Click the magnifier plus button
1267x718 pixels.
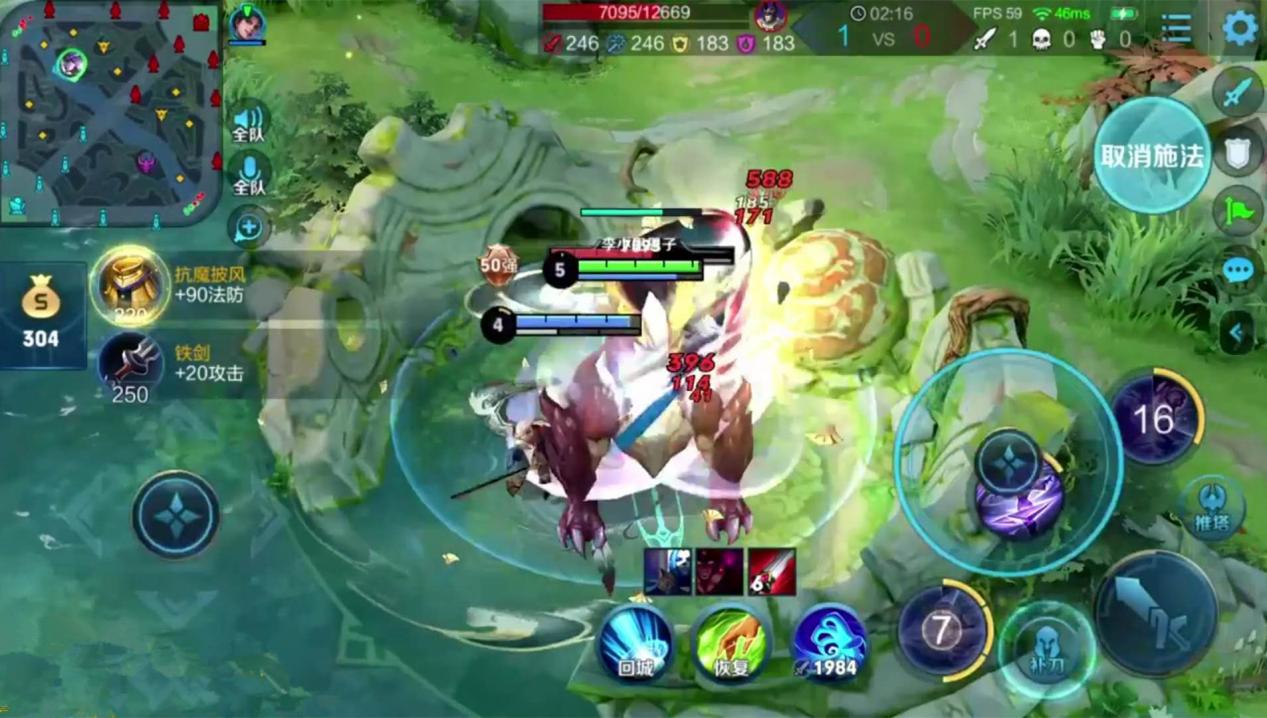point(248,228)
